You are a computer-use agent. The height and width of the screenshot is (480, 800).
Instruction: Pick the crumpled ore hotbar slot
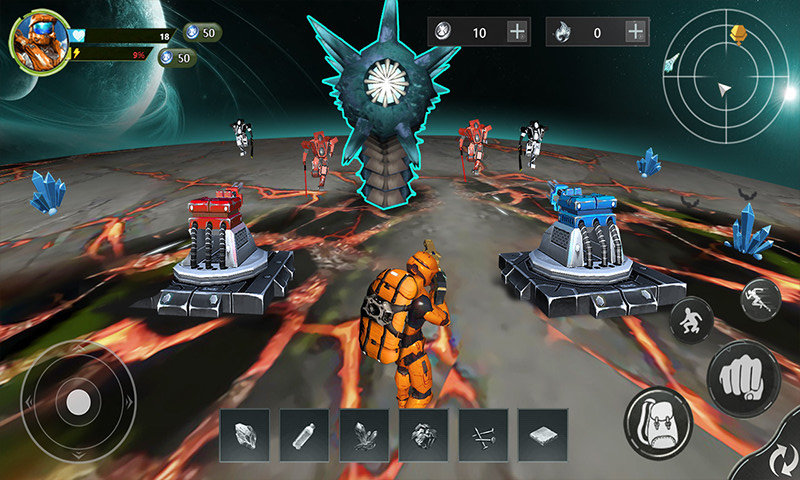point(423,434)
